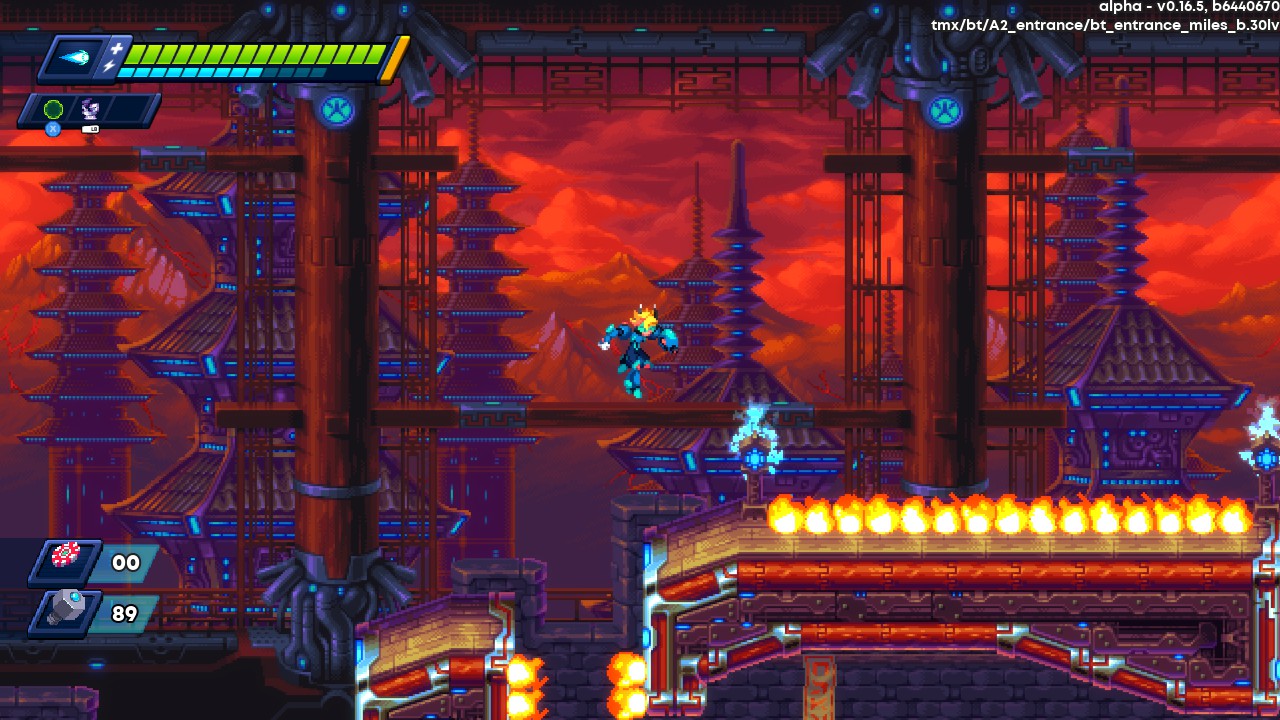Choose the purple turret ability slot
1280x720 pixels.
[89, 109]
